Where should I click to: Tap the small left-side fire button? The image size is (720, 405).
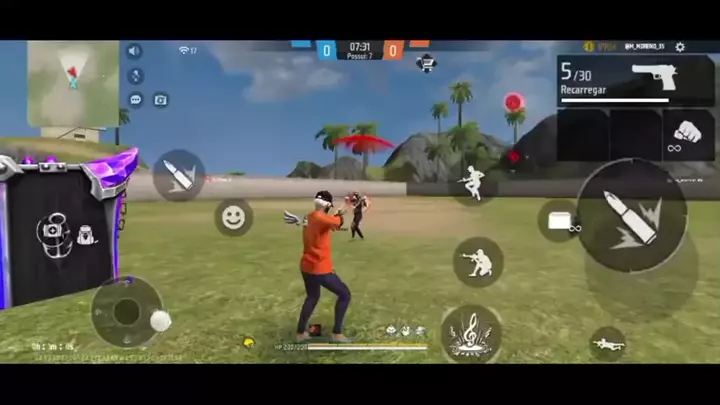click(179, 175)
